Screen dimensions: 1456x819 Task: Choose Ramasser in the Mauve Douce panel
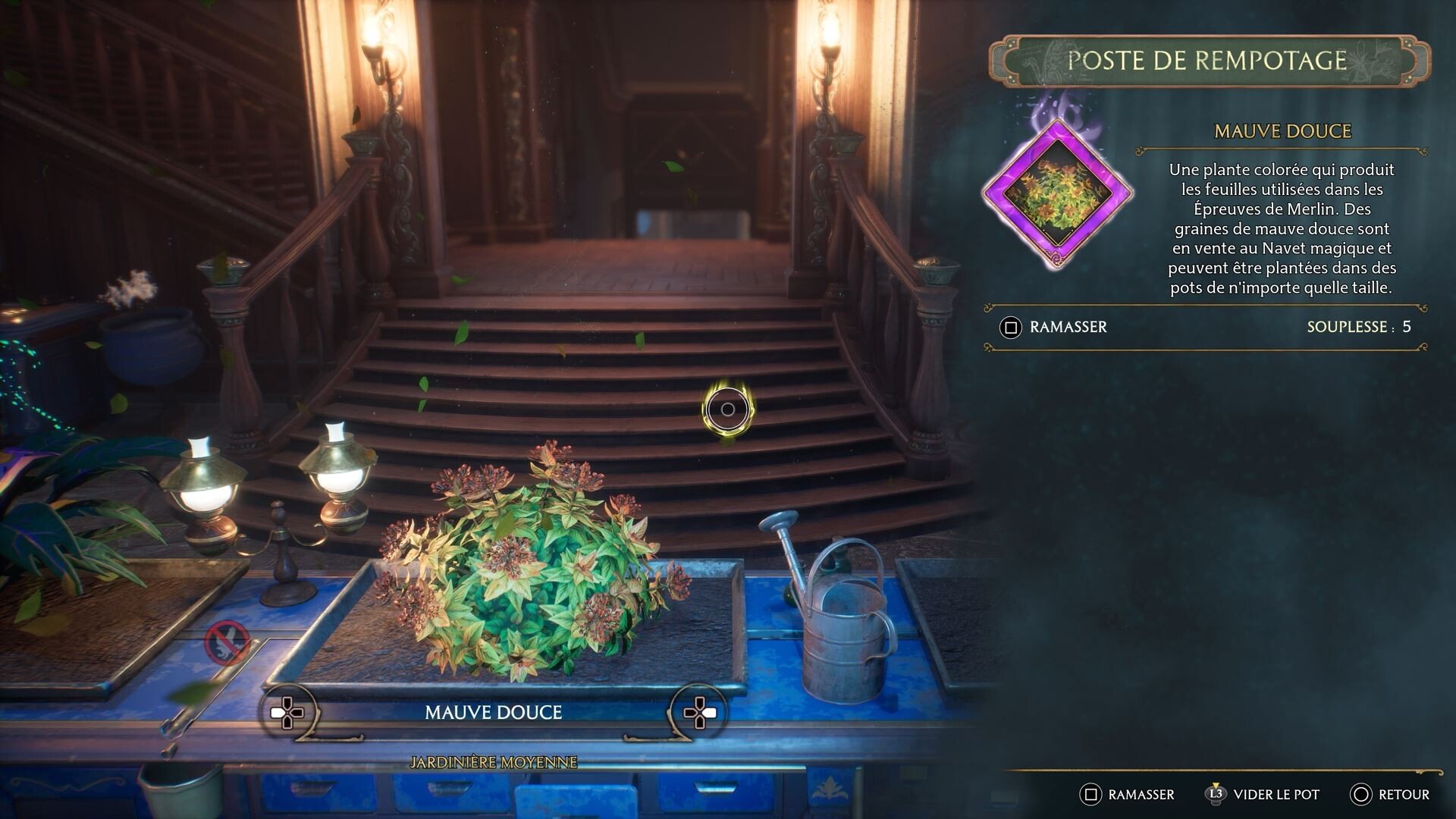click(1055, 327)
